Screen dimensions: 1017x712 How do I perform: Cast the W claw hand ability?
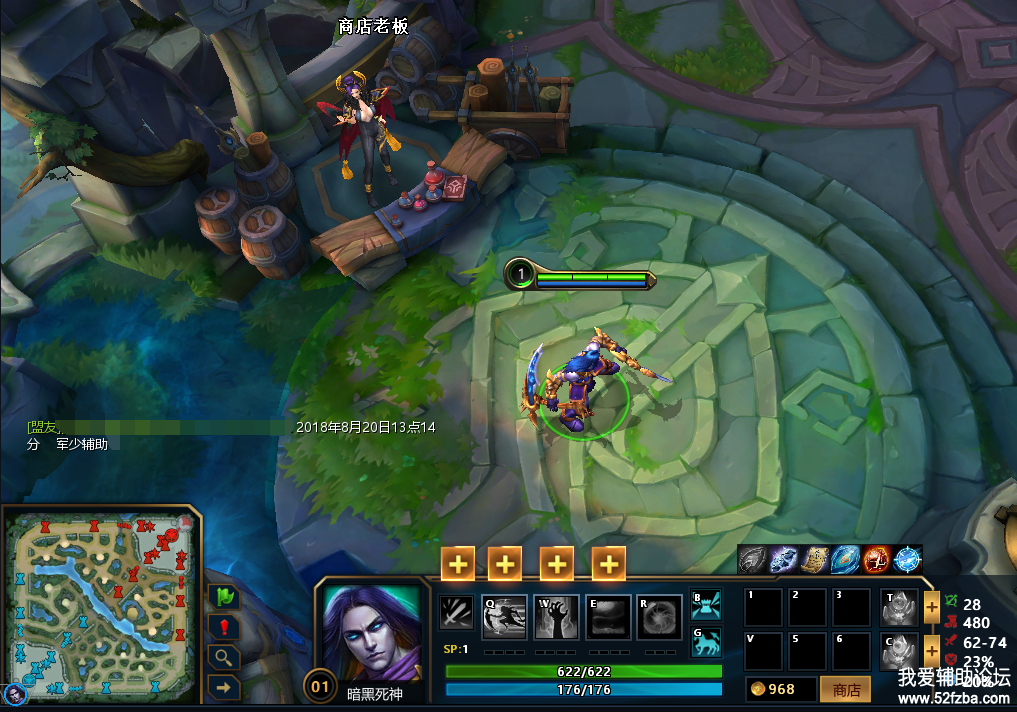click(557, 617)
